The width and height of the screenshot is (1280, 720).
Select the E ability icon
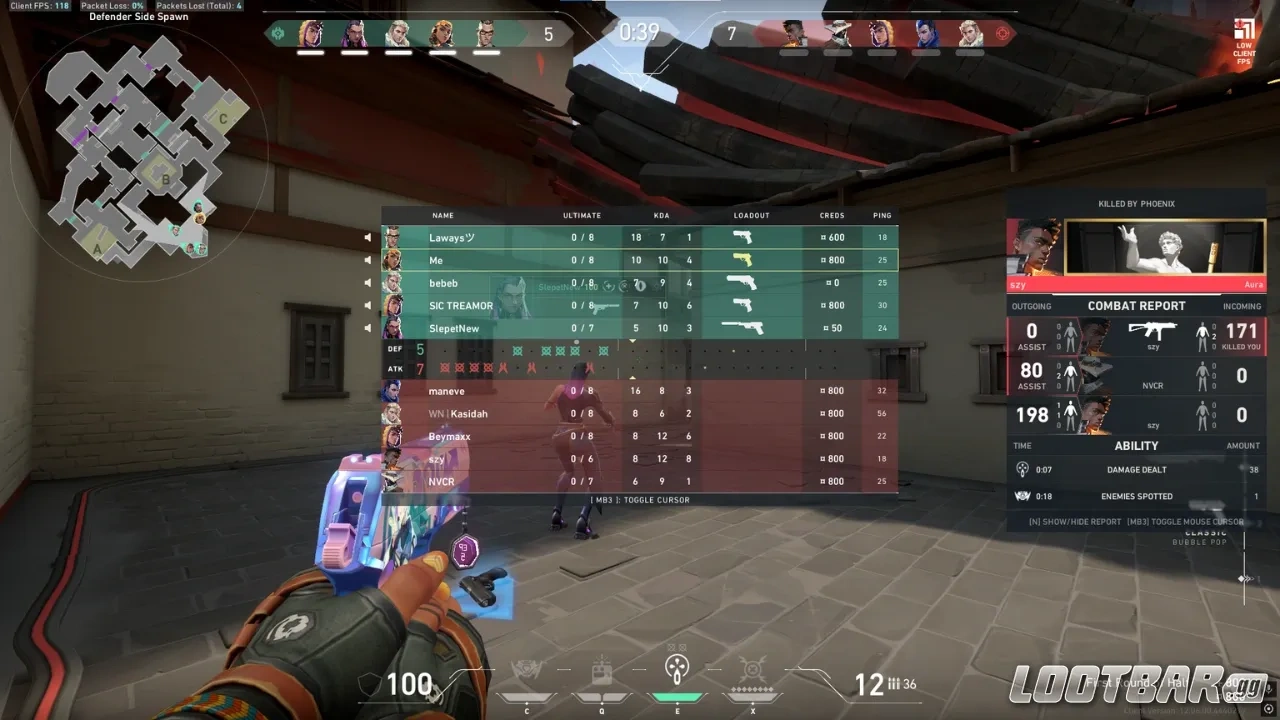point(677,668)
